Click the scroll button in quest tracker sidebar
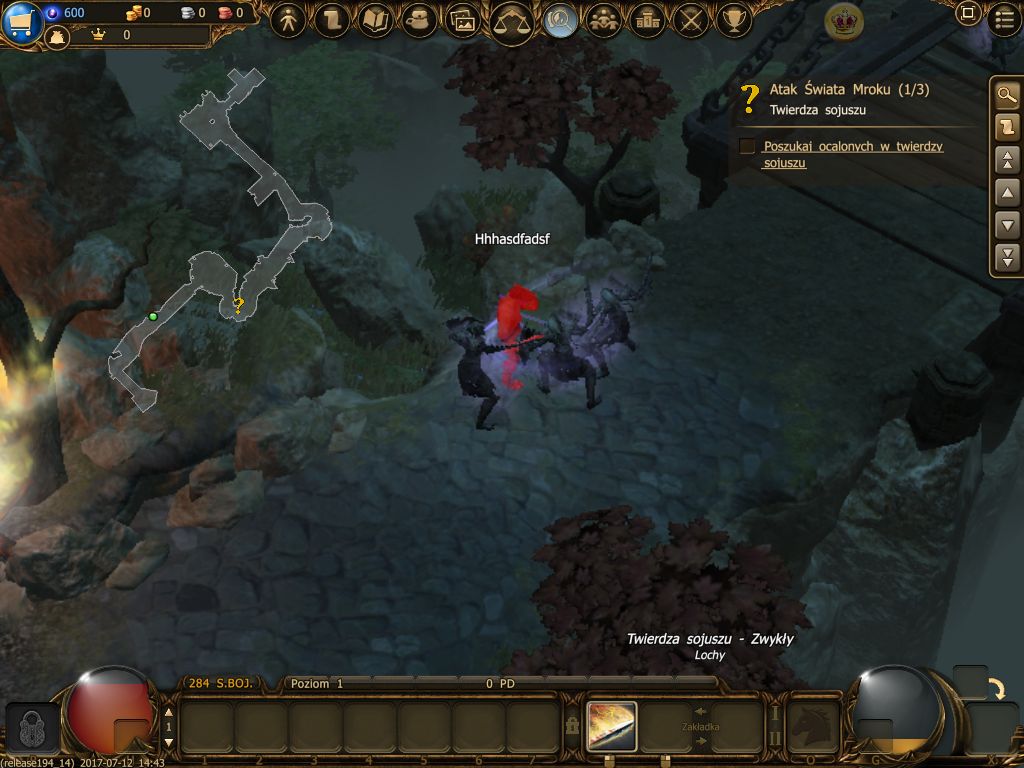The height and width of the screenshot is (768, 1024). (1007, 127)
